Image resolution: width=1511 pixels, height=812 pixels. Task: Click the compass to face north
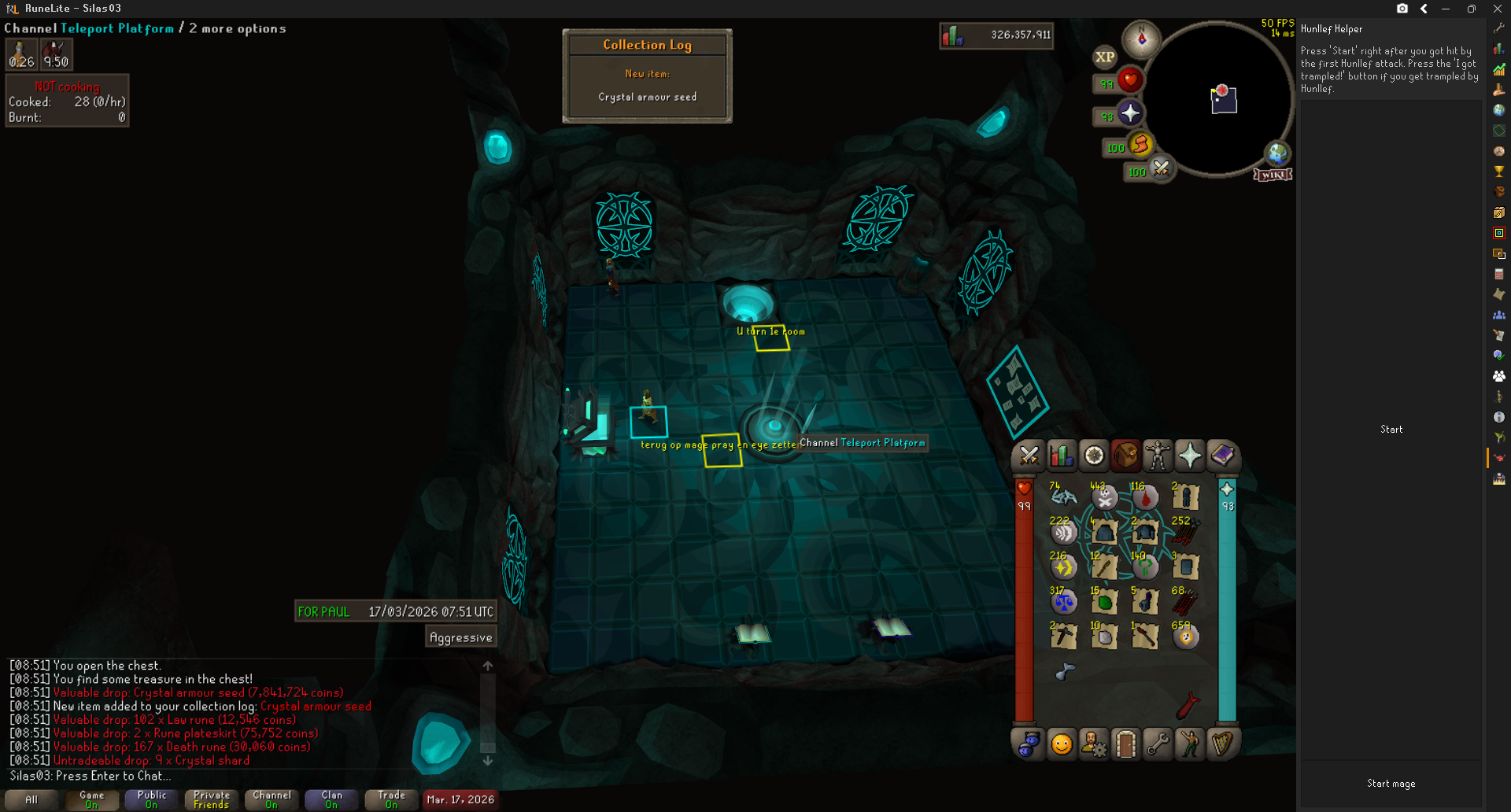tap(1142, 39)
